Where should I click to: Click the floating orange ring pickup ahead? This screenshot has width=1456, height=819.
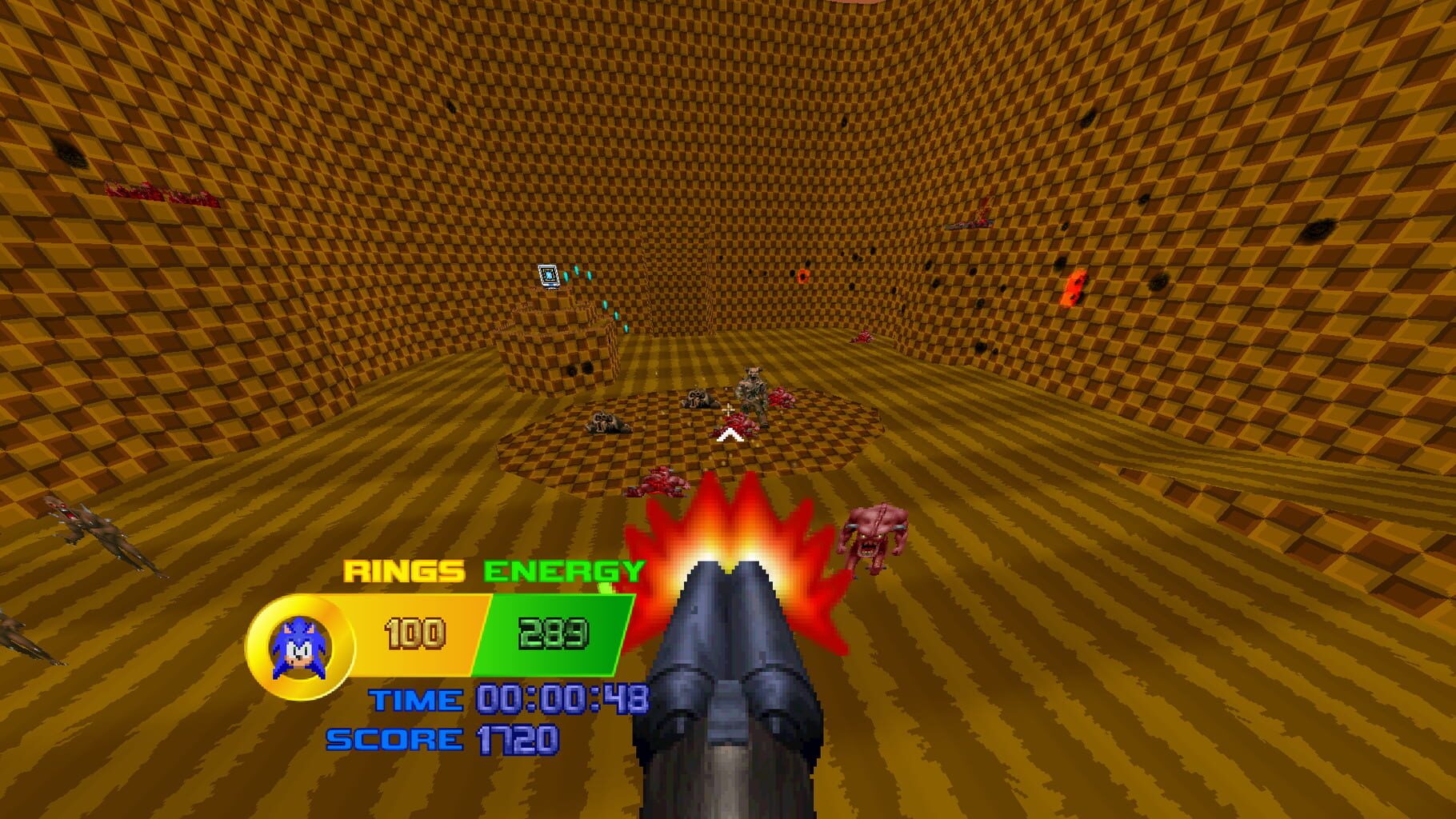[802, 275]
